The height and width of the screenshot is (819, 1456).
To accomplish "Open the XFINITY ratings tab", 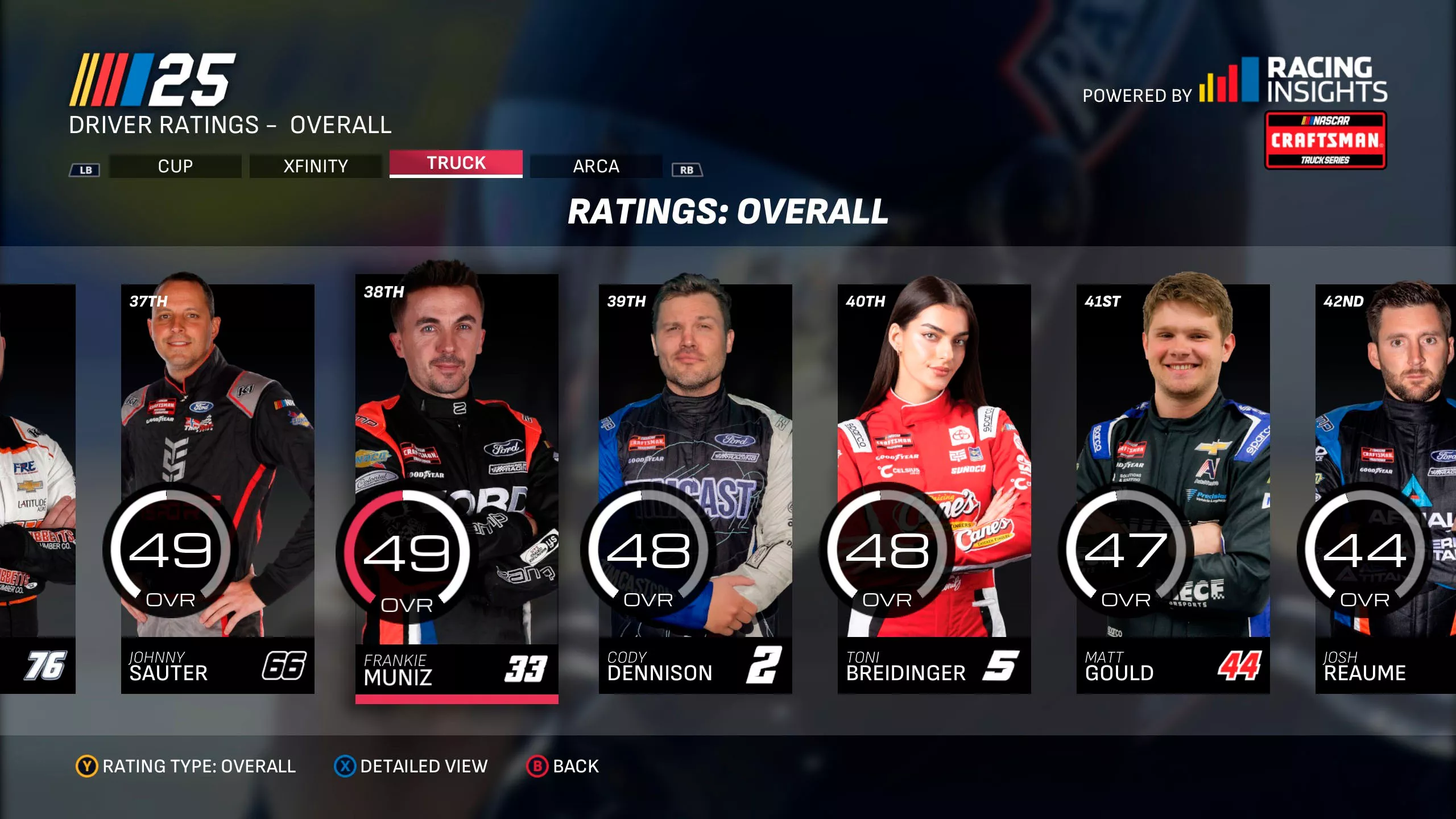I will click(x=315, y=166).
